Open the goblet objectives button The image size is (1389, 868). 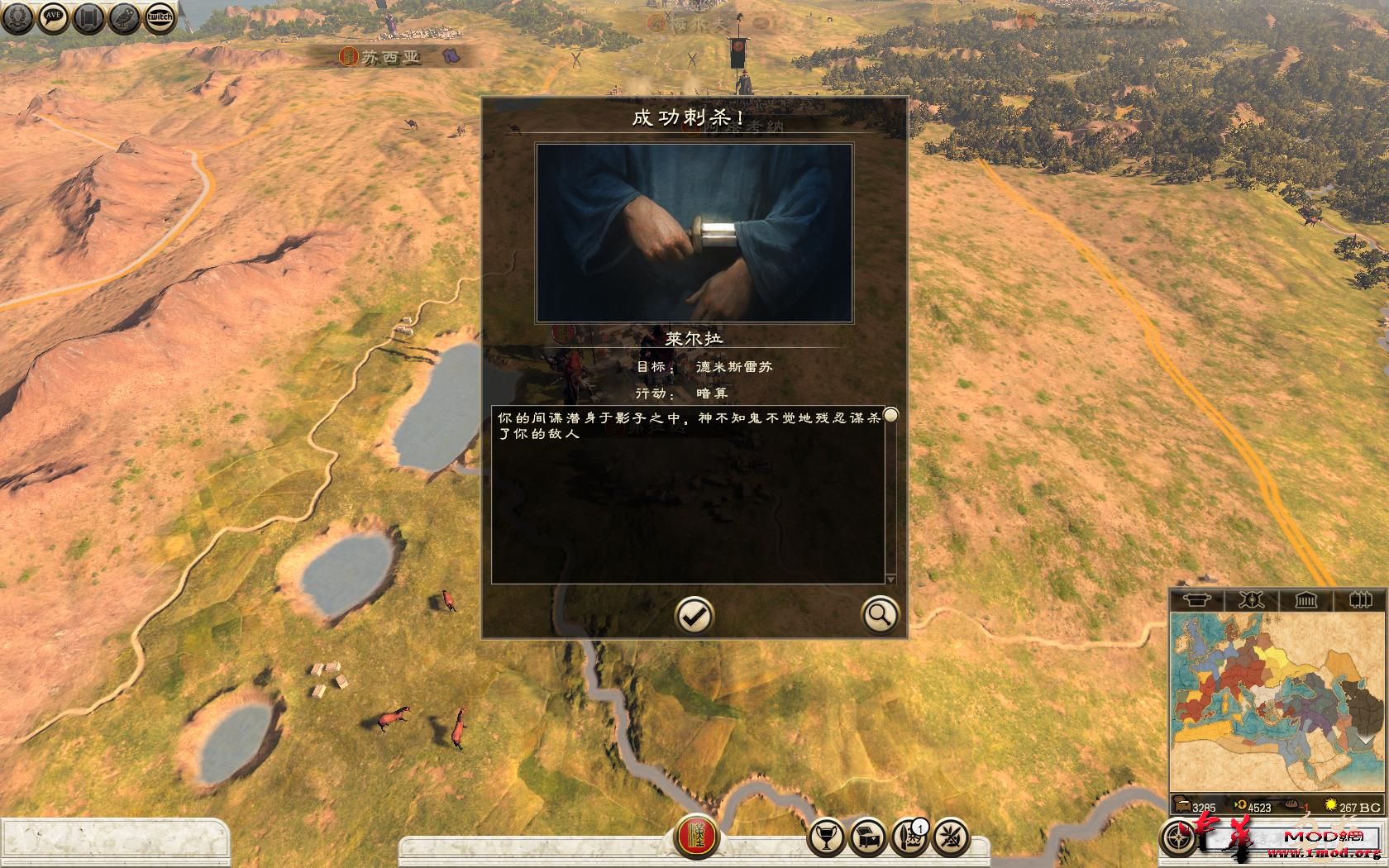[825, 838]
